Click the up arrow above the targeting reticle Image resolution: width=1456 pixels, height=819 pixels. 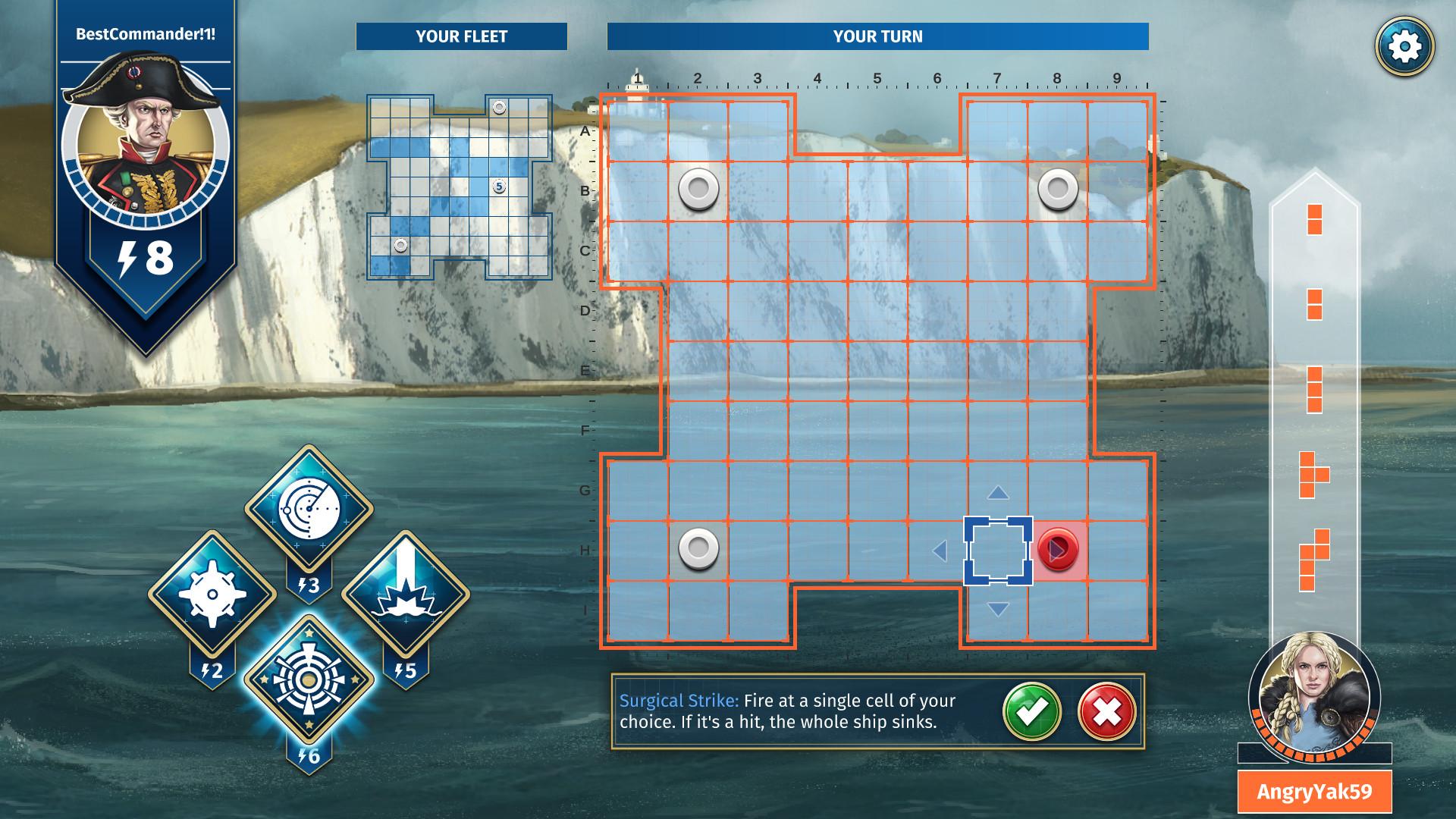(998, 494)
